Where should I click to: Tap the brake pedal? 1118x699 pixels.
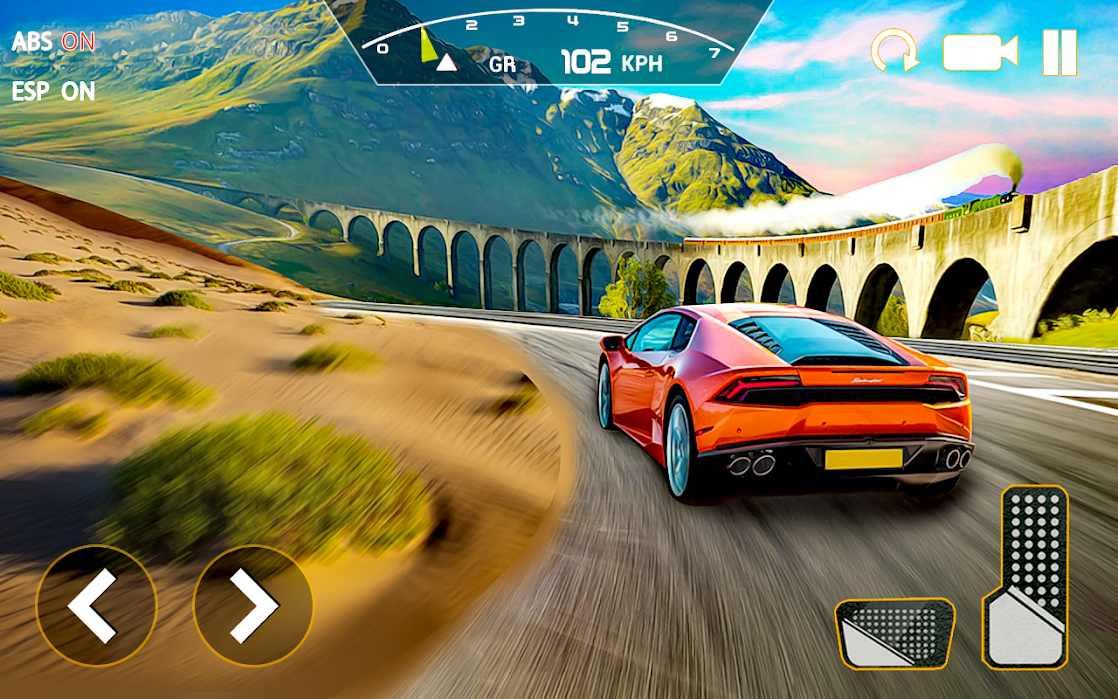pyautogui.click(x=894, y=633)
